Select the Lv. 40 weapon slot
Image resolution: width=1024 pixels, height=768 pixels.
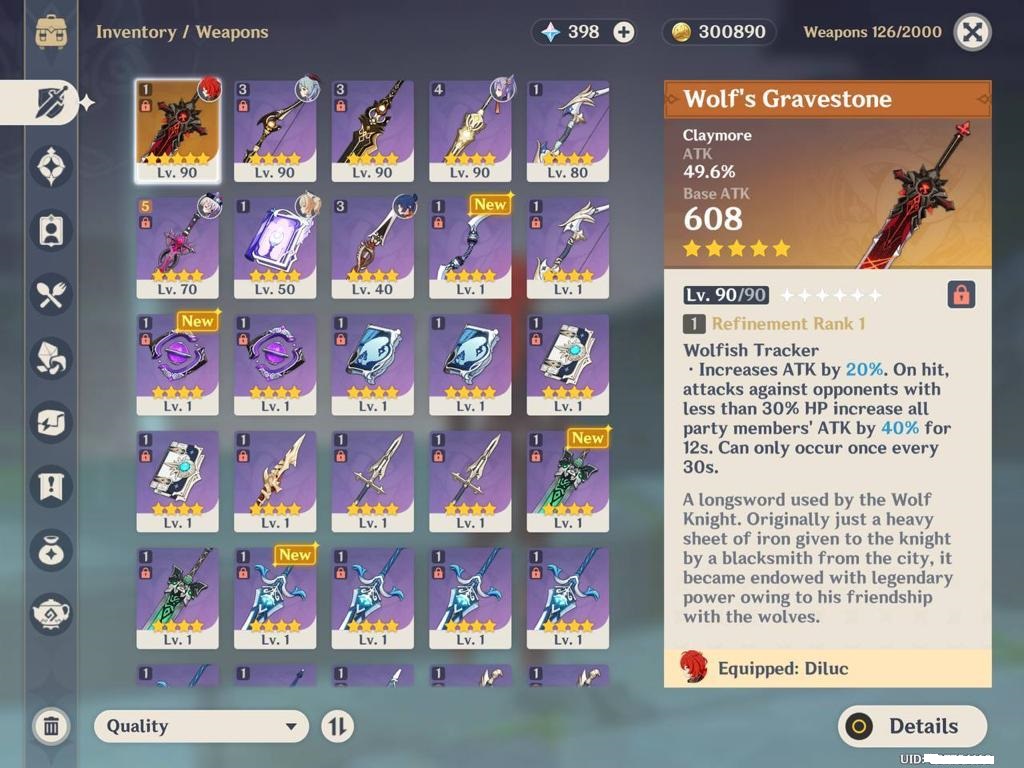click(372, 247)
